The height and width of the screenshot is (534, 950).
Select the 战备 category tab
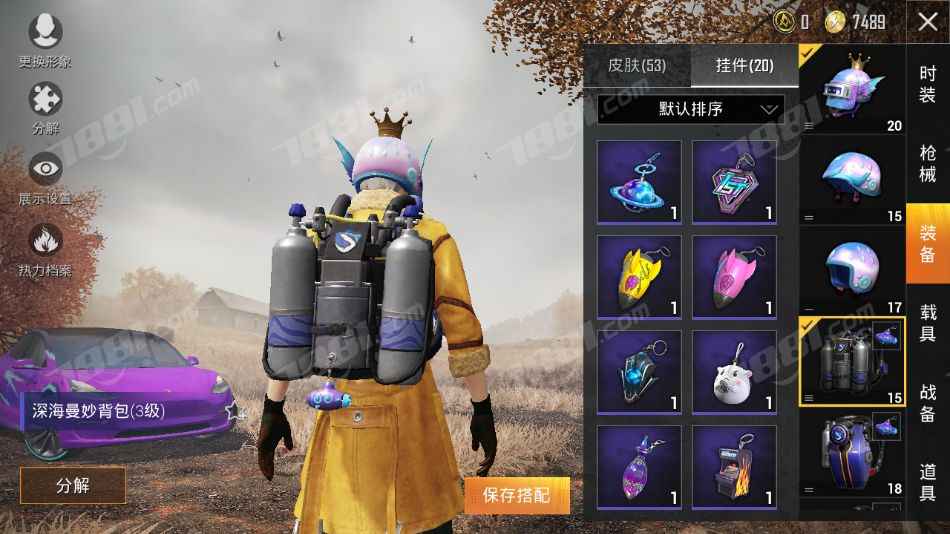click(x=928, y=400)
